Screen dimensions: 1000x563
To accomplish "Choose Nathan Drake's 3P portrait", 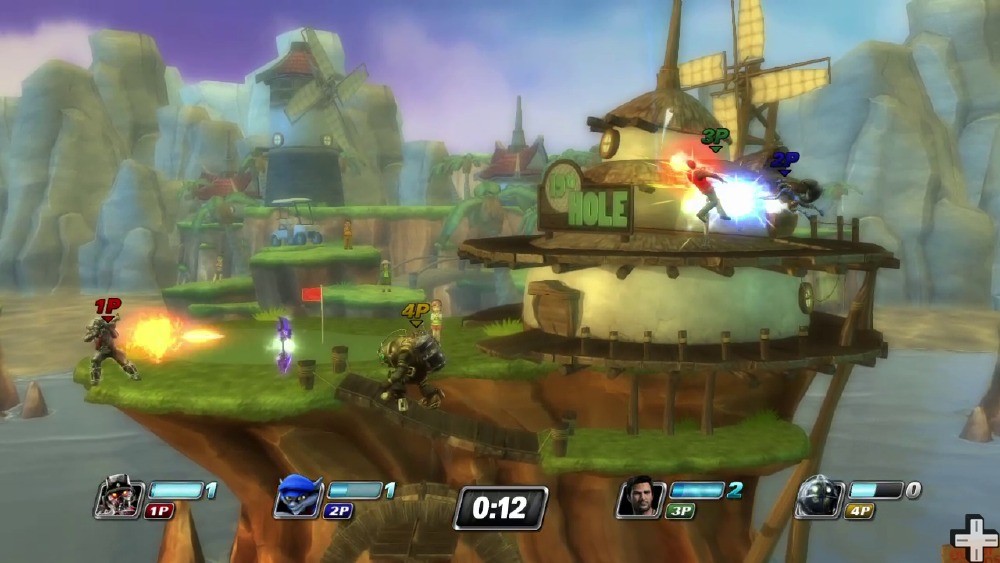I will pos(640,496).
